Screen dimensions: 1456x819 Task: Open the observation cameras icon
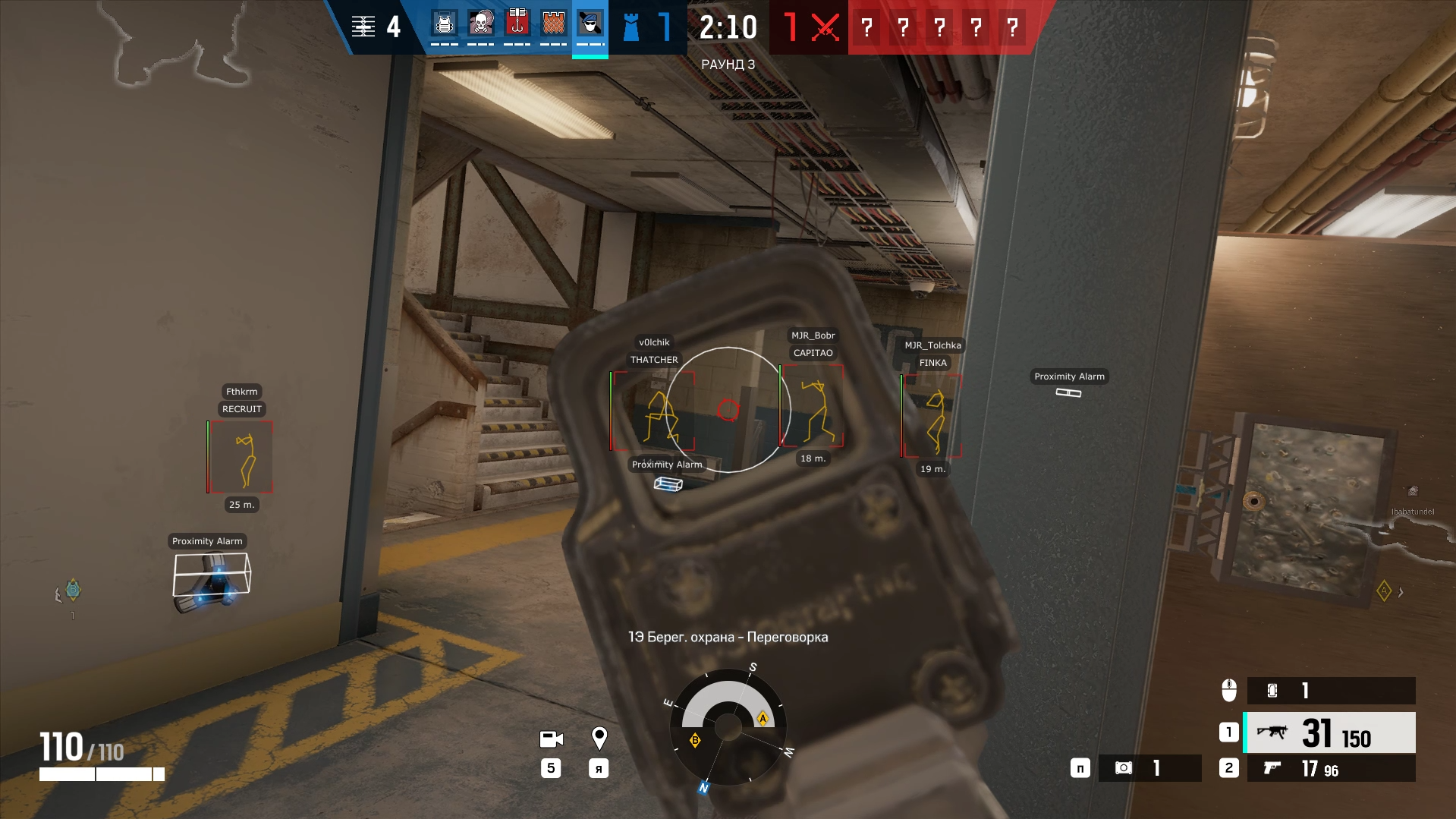coord(551,739)
